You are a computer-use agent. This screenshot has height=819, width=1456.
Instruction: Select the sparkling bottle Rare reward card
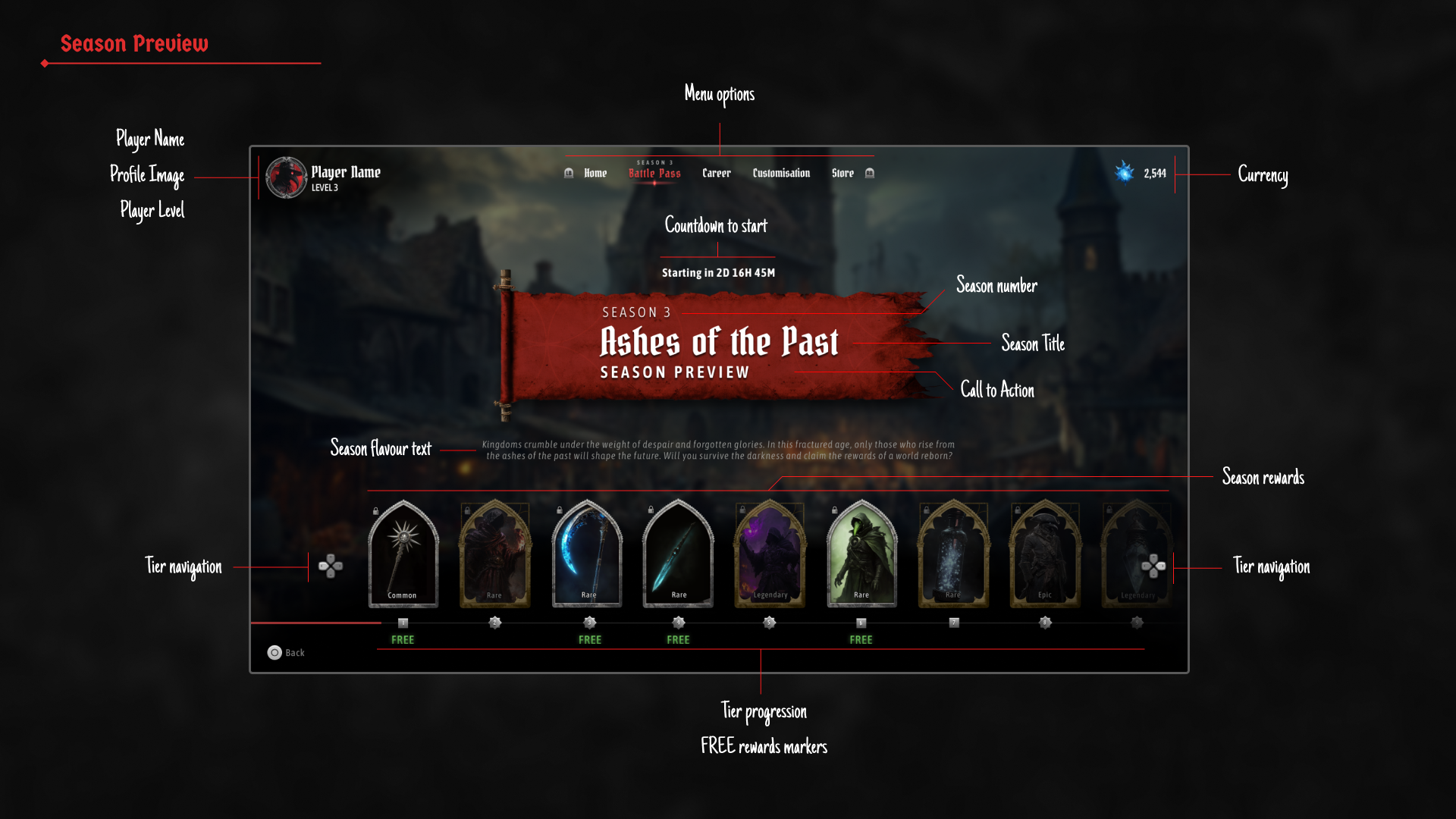[x=953, y=554]
